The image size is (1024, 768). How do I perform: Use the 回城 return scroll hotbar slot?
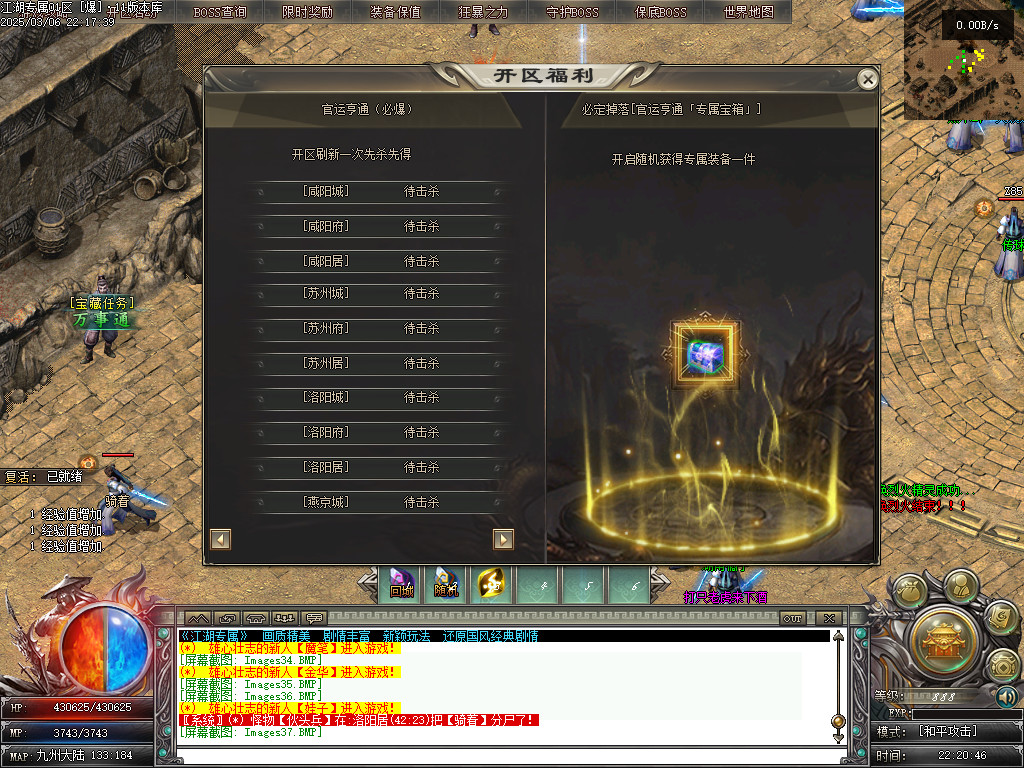tap(401, 584)
